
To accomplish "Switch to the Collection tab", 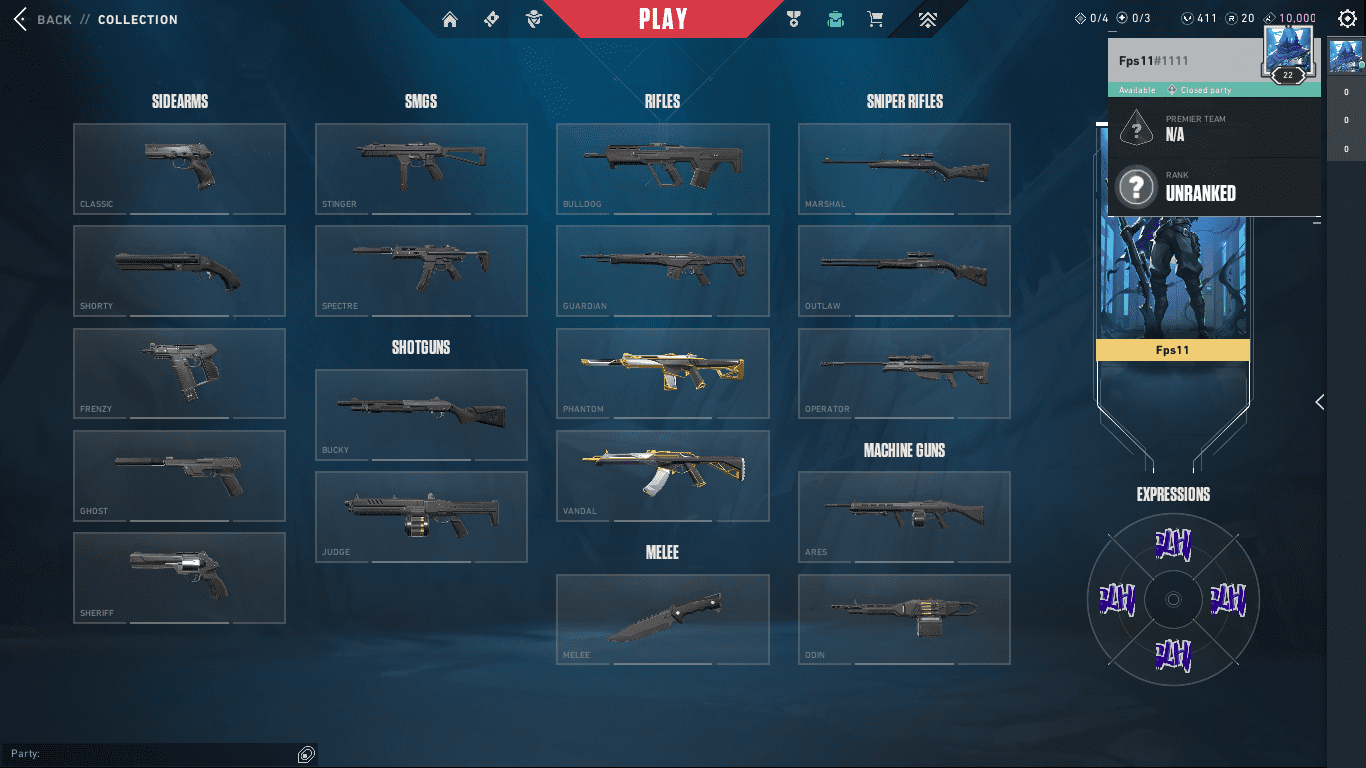I will pos(138,19).
